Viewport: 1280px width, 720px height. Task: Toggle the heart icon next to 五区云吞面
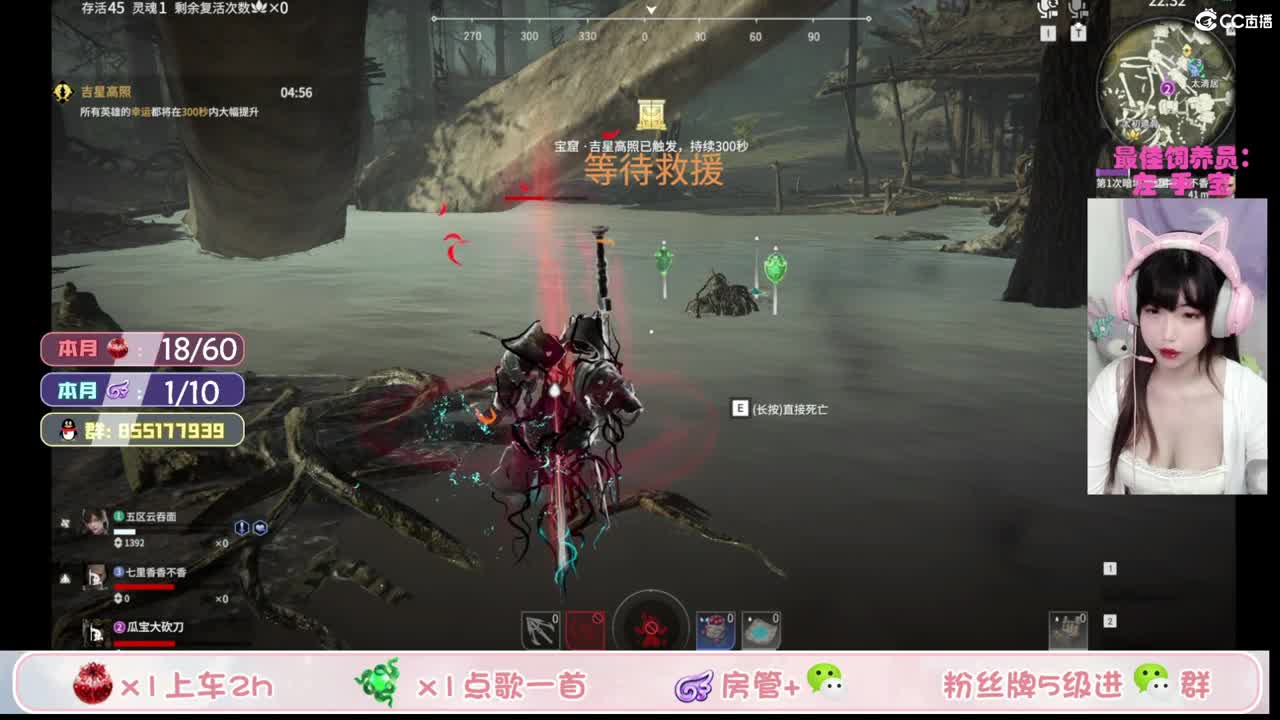coord(260,528)
